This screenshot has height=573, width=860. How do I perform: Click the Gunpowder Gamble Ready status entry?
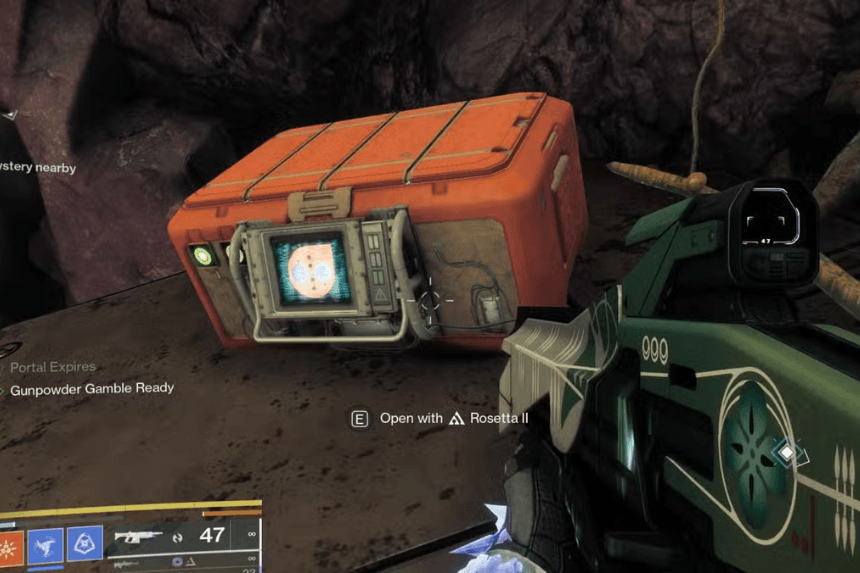[91, 388]
